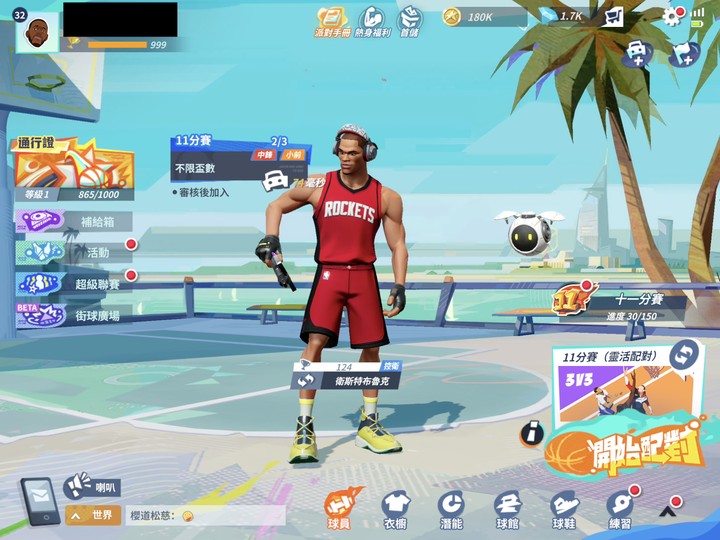Open the shopping cart store
The image size is (720, 540).
point(614,16)
